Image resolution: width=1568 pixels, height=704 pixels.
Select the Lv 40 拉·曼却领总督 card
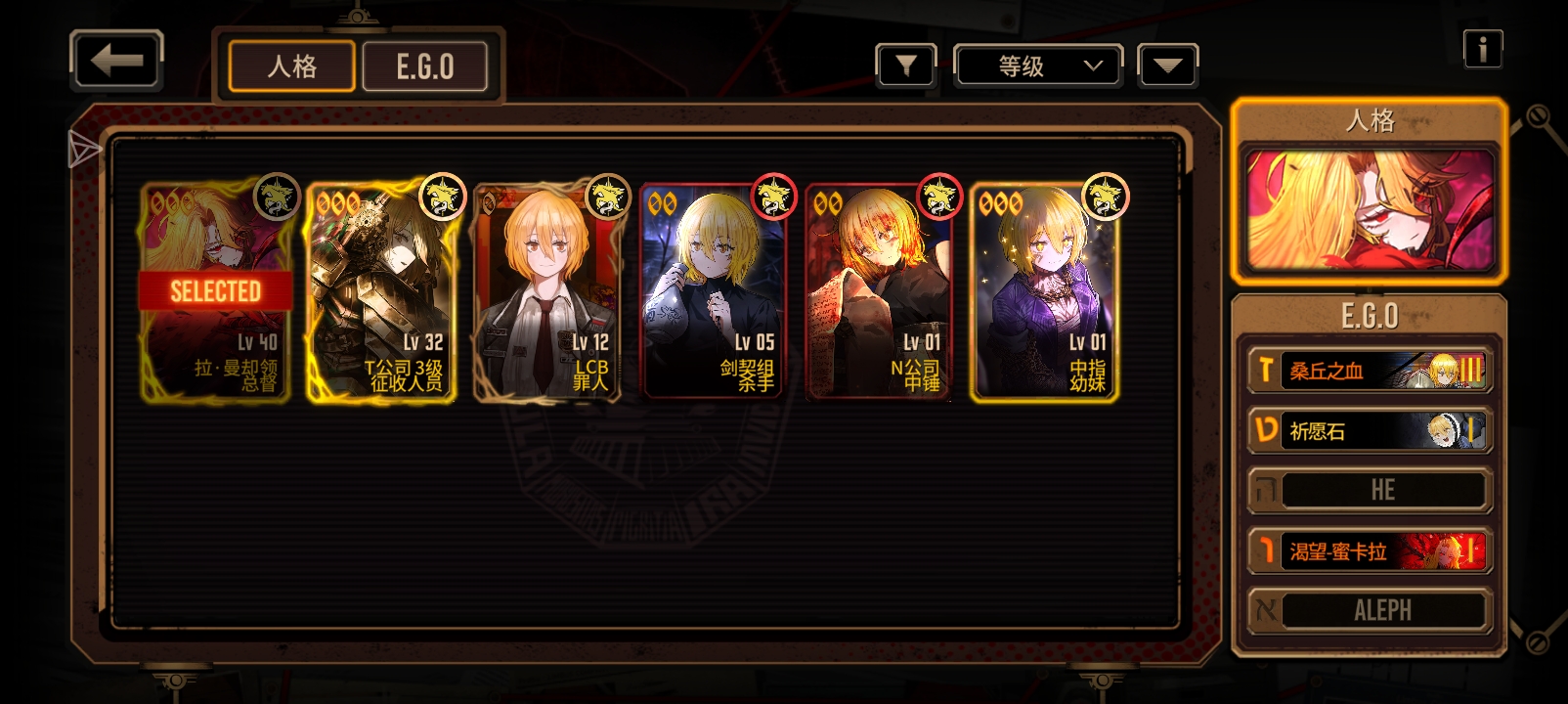pyautogui.click(x=216, y=291)
